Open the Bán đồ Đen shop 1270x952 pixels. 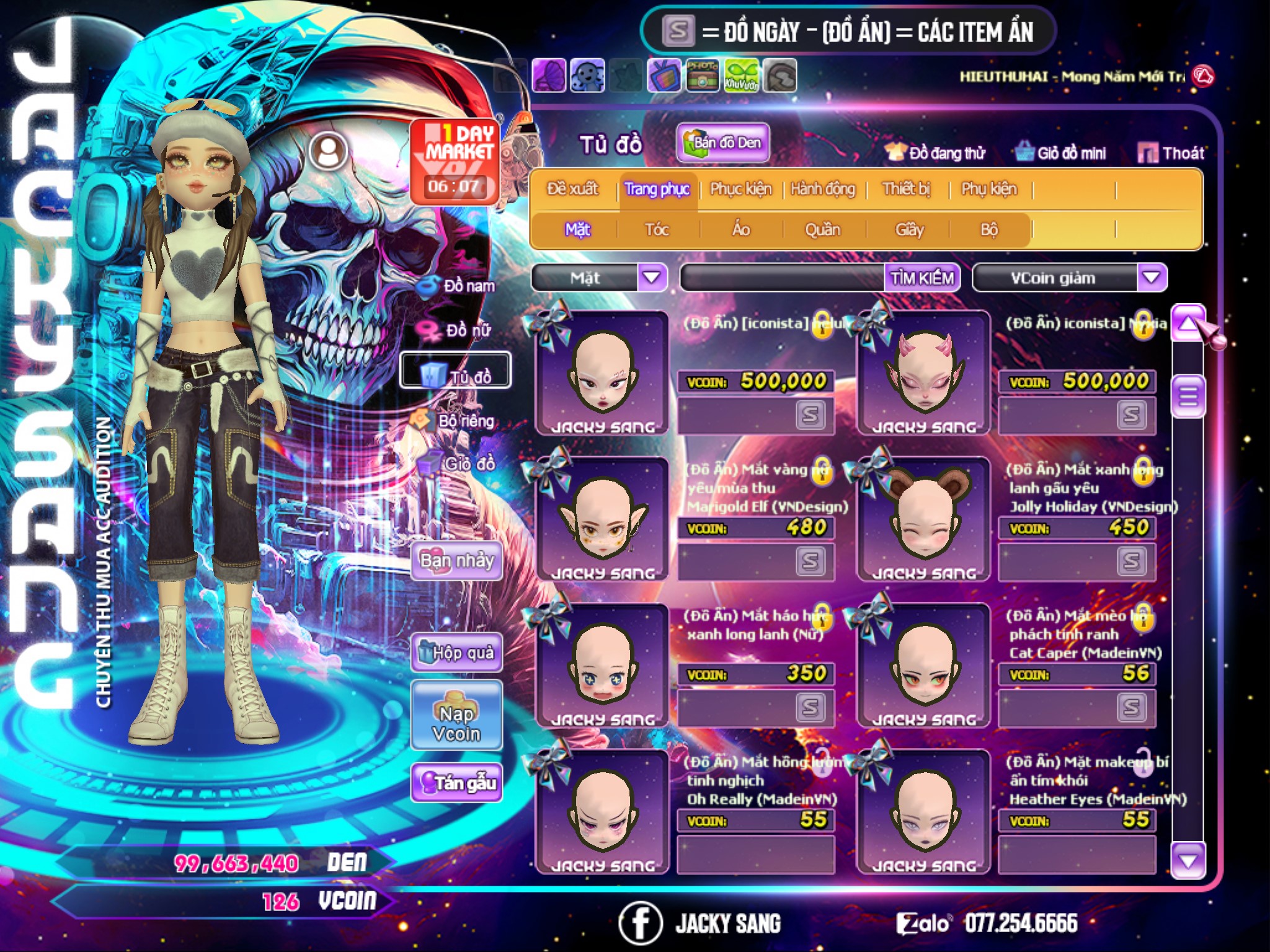tap(723, 143)
